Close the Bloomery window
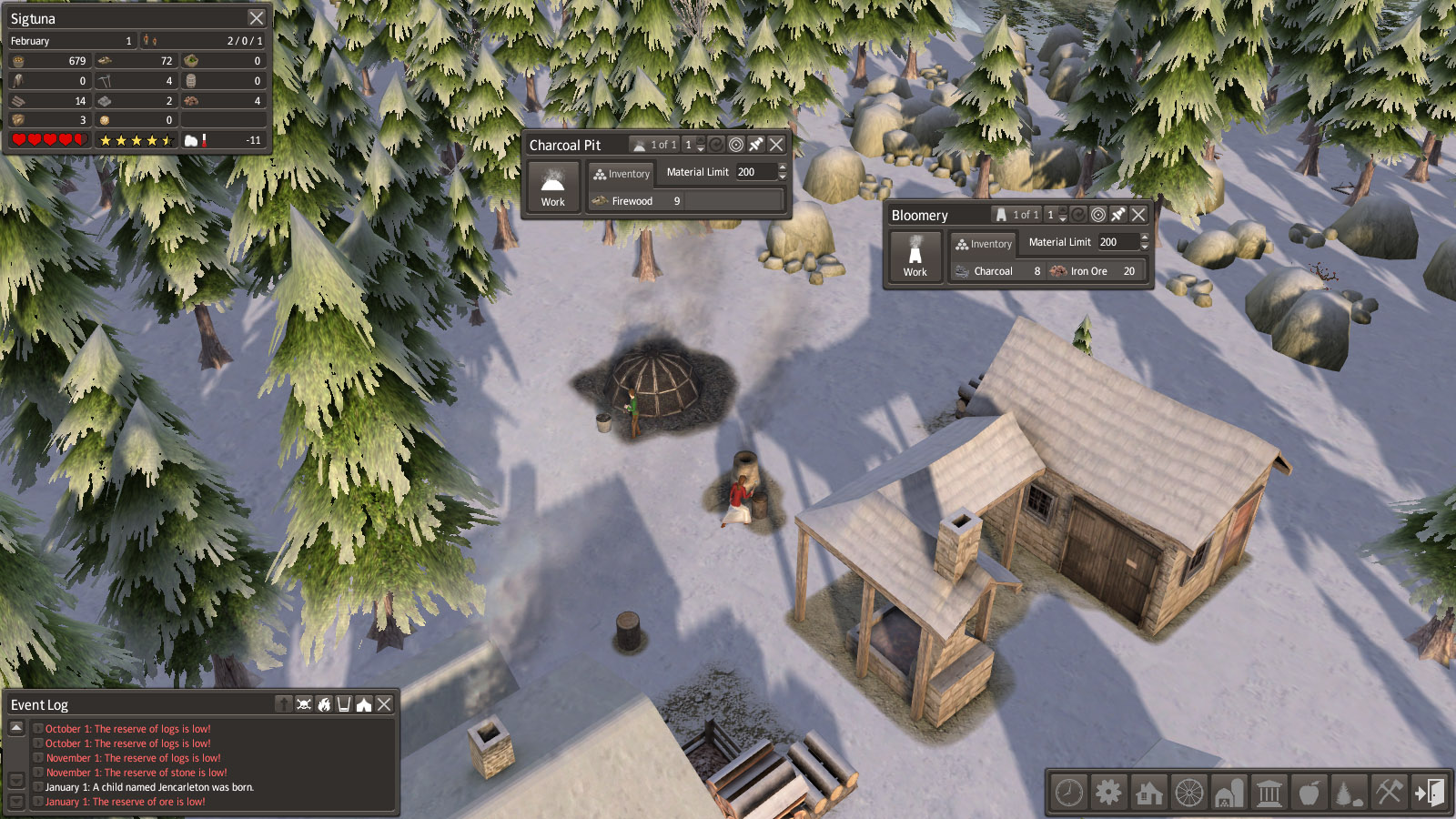This screenshot has height=819, width=1456. (x=1138, y=215)
